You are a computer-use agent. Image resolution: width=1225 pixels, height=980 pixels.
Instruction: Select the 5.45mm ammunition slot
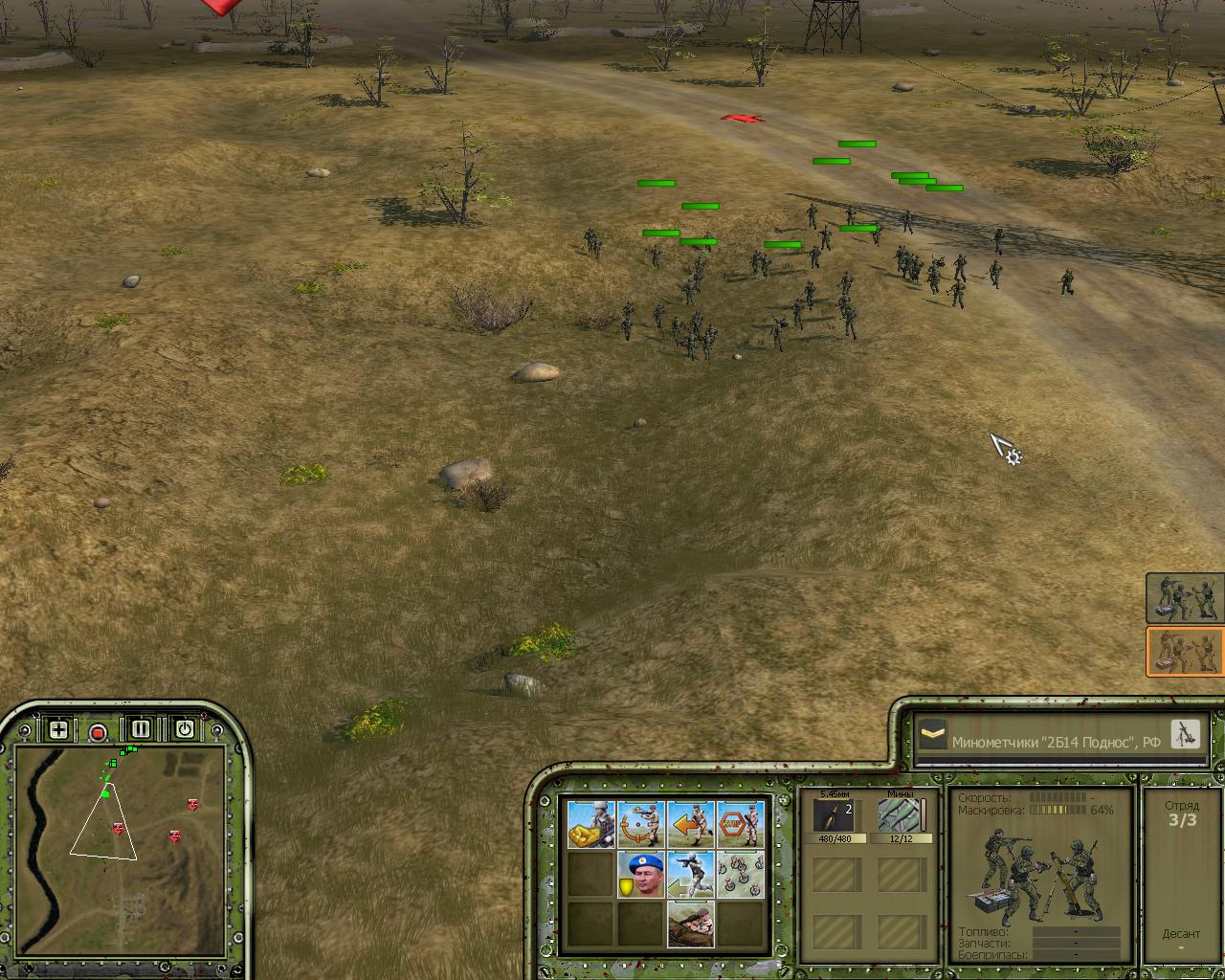tap(833, 817)
